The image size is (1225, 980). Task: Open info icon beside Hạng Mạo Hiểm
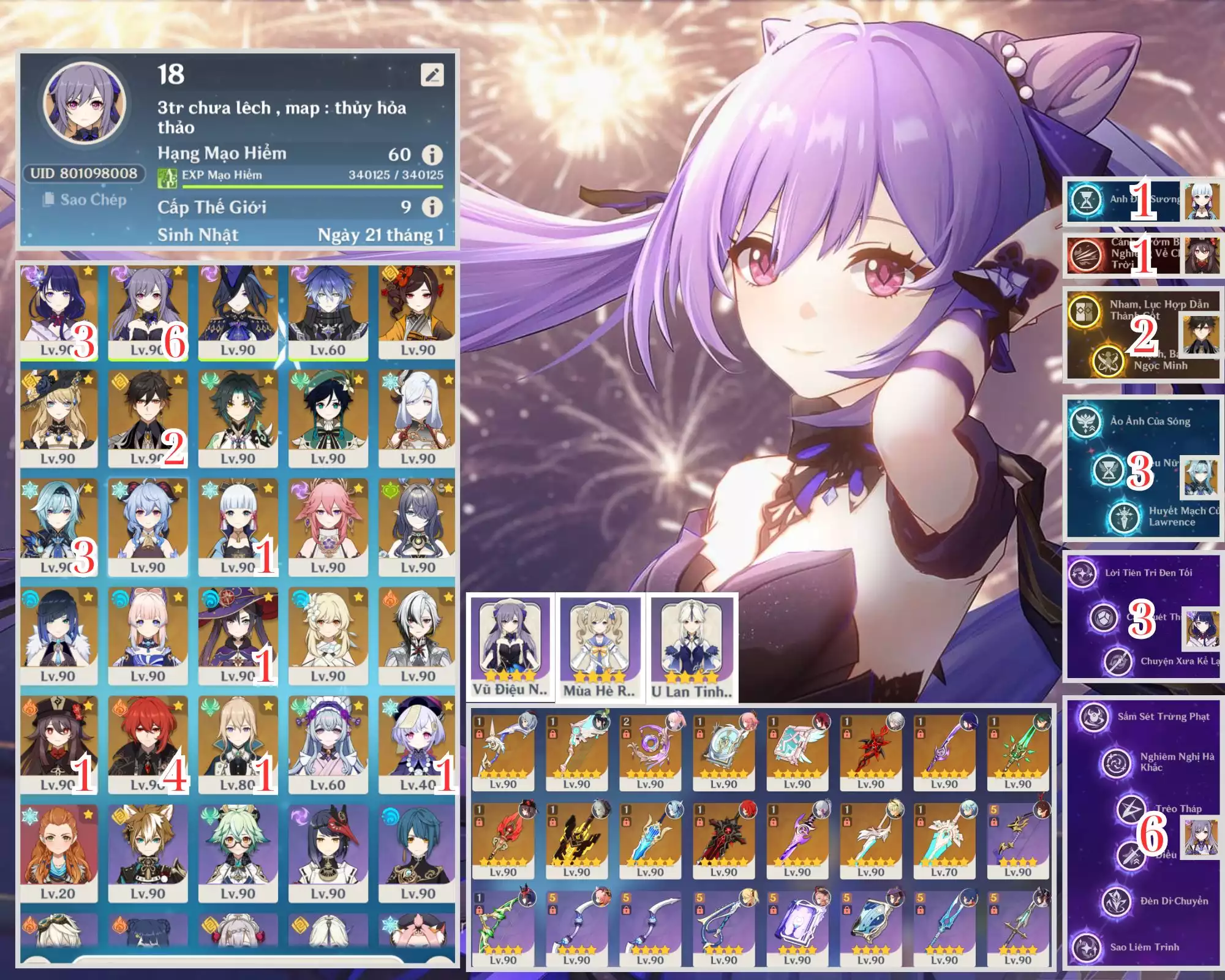click(x=432, y=154)
